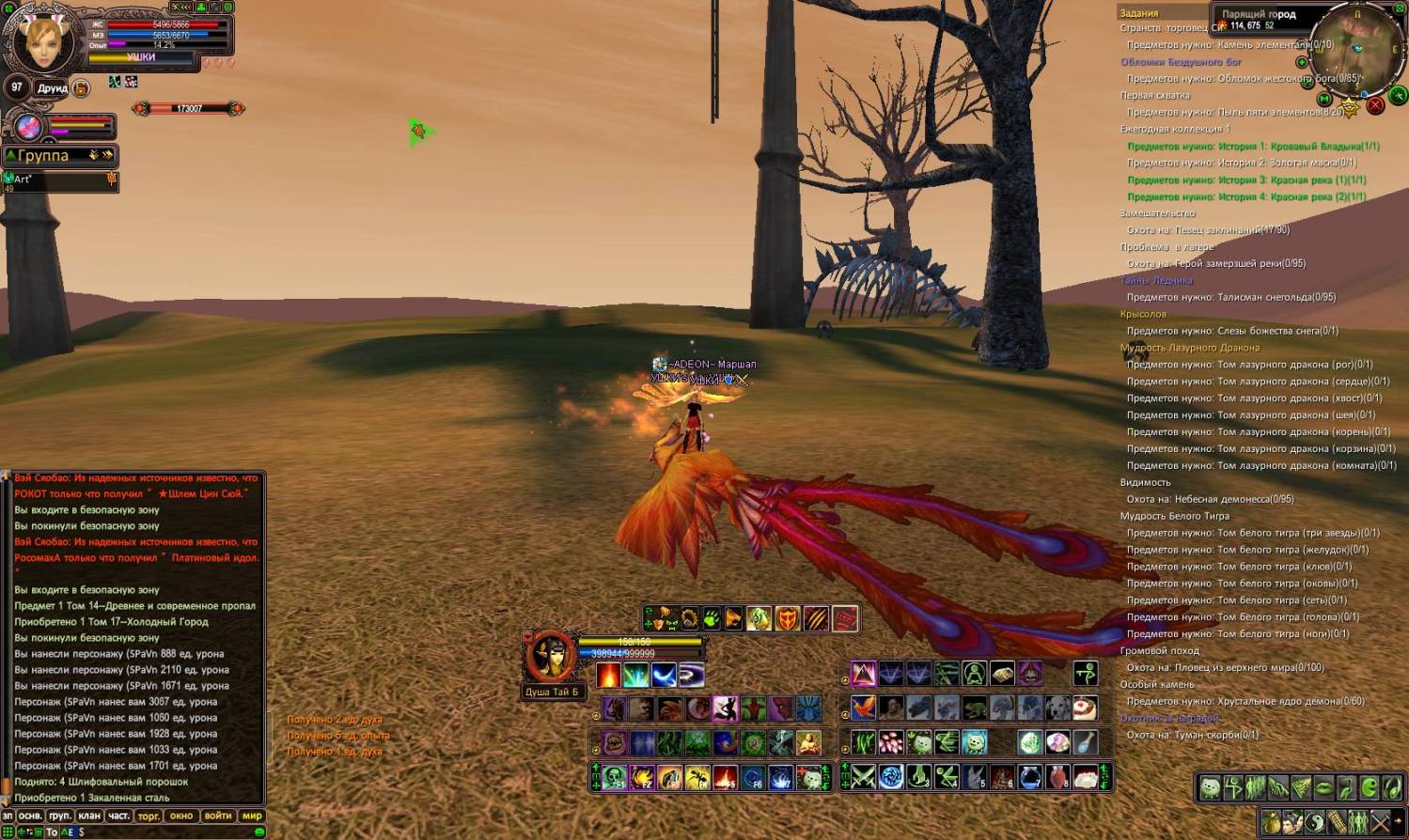Open the "осн." main chat tab
This screenshot has width=1409, height=840.
click(x=30, y=816)
